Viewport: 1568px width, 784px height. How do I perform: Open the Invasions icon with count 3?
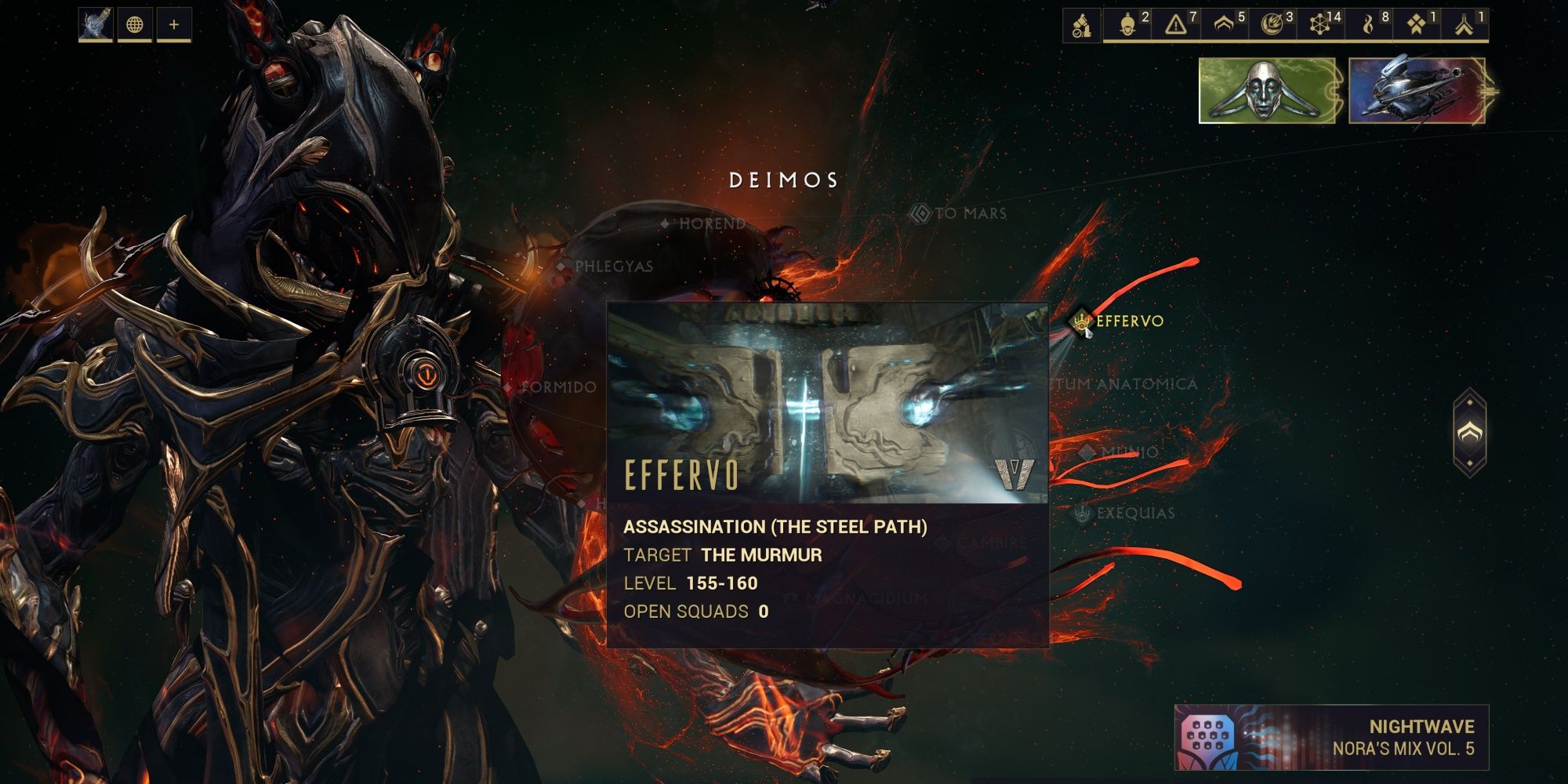pyautogui.click(x=1272, y=24)
